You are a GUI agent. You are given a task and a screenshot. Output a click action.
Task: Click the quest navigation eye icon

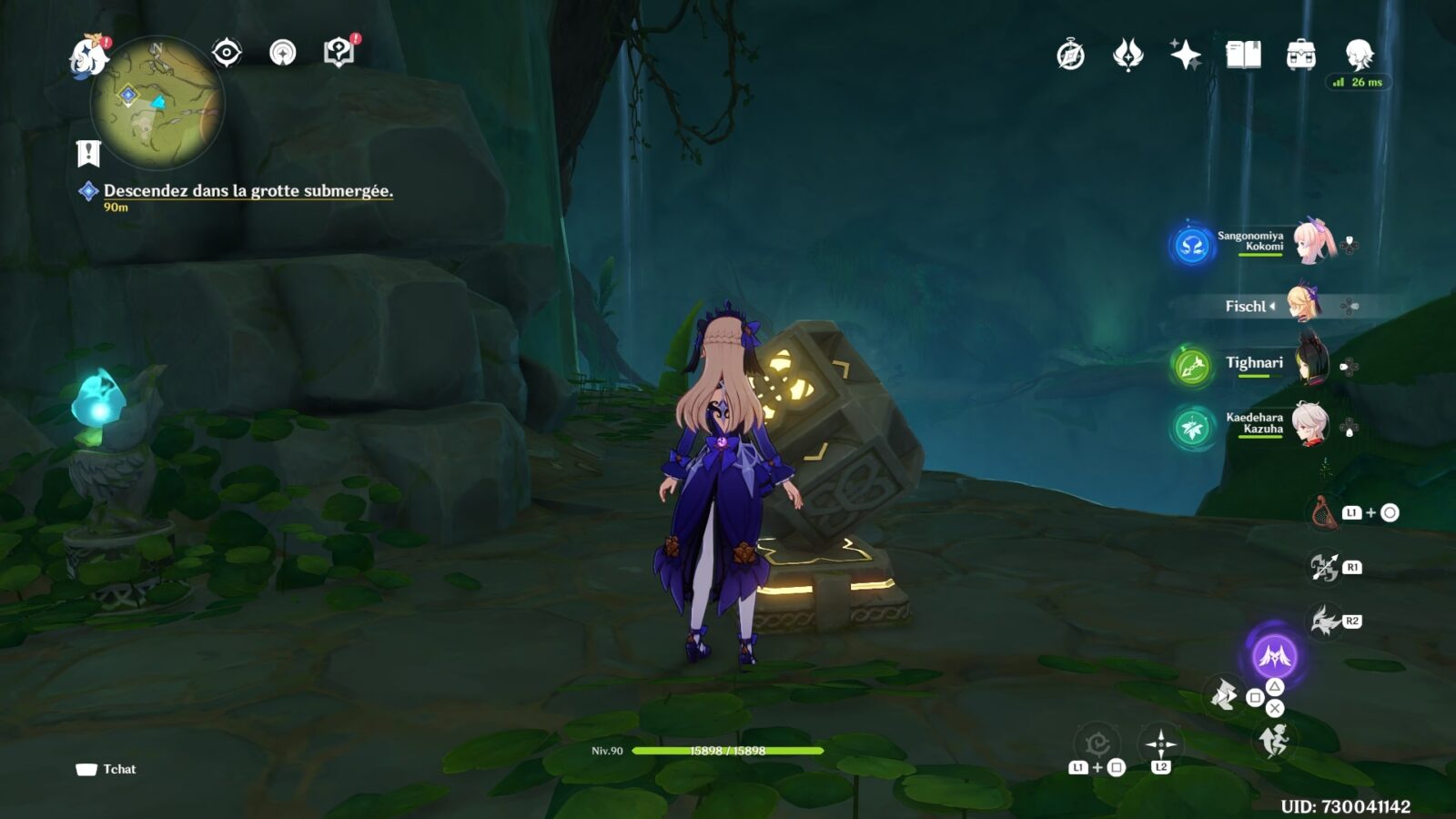227,53
